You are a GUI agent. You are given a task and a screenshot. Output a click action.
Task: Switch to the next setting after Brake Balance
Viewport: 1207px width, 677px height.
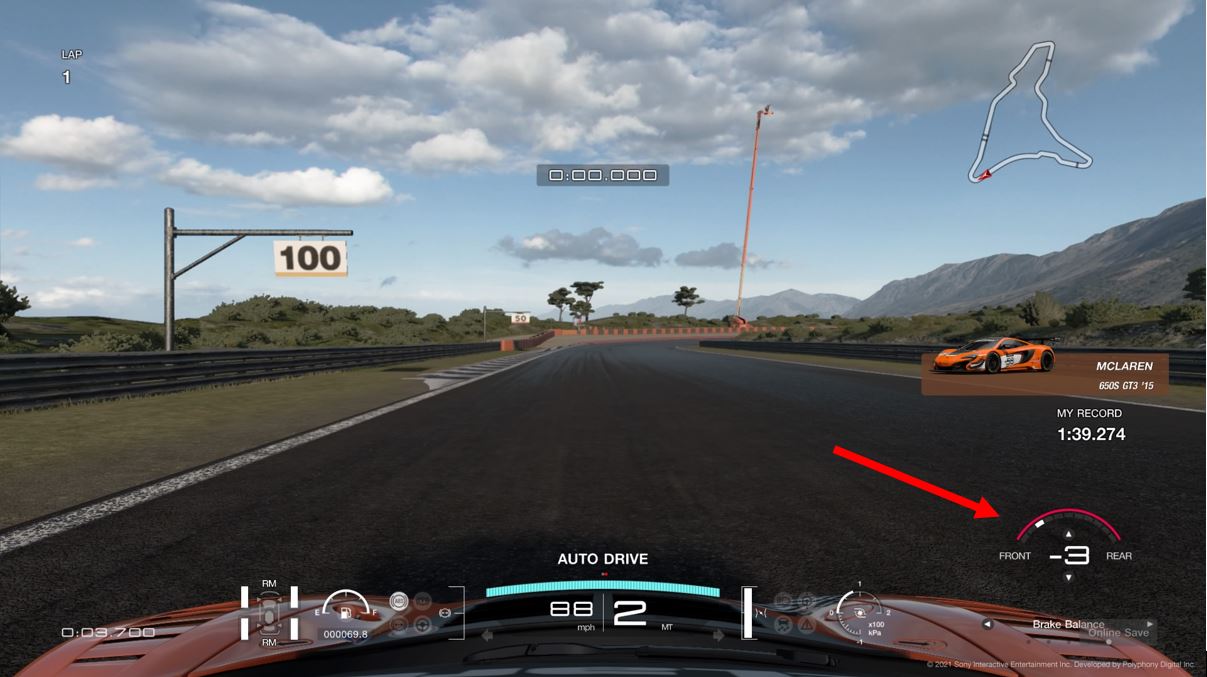pos(1150,624)
